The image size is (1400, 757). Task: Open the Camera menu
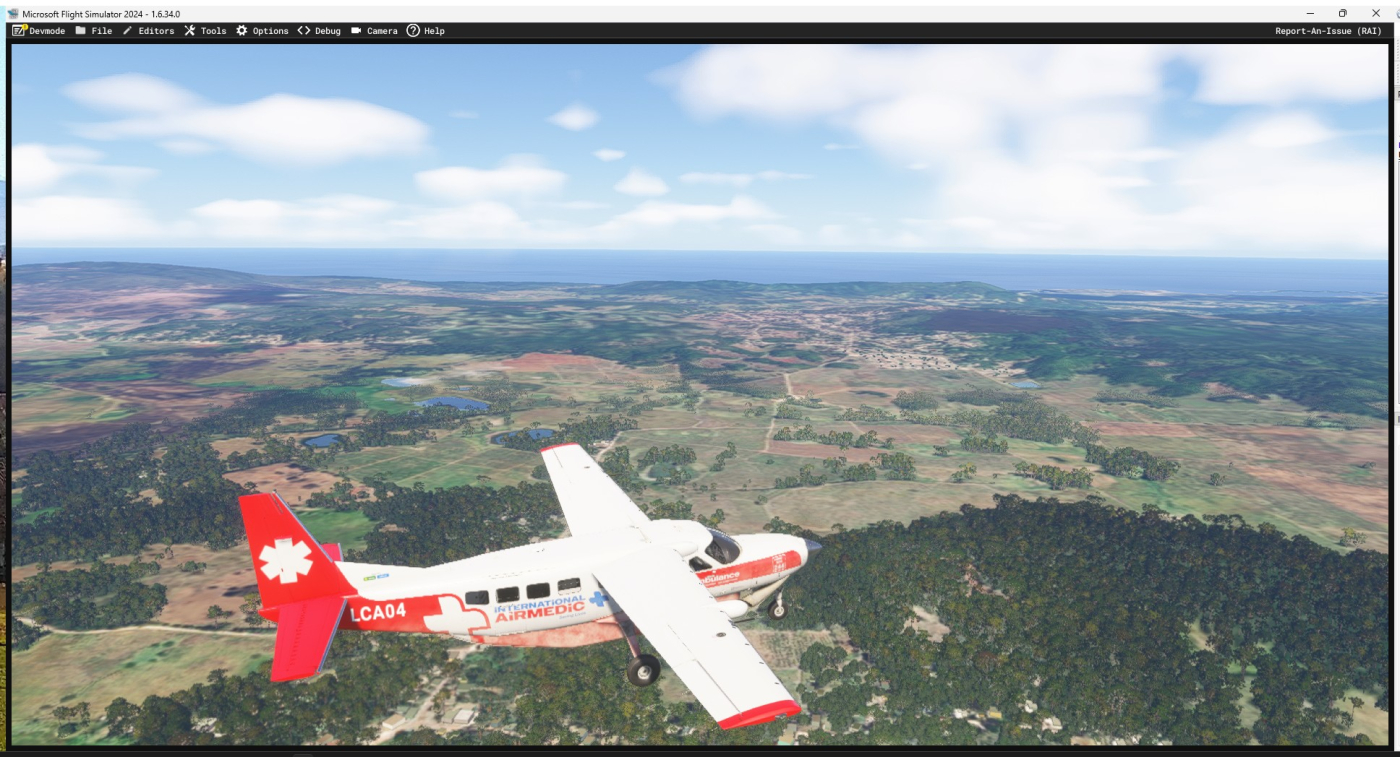(x=374, y=31)
